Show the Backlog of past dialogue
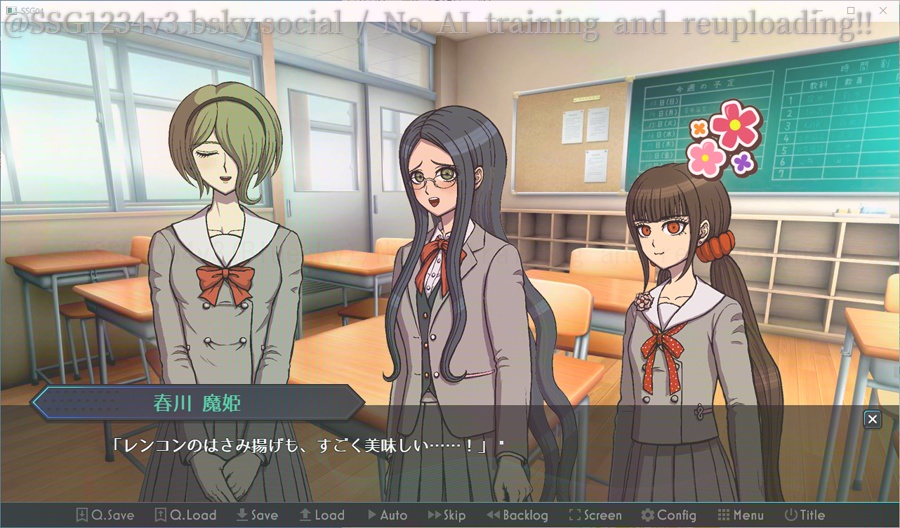 (517, 515)
